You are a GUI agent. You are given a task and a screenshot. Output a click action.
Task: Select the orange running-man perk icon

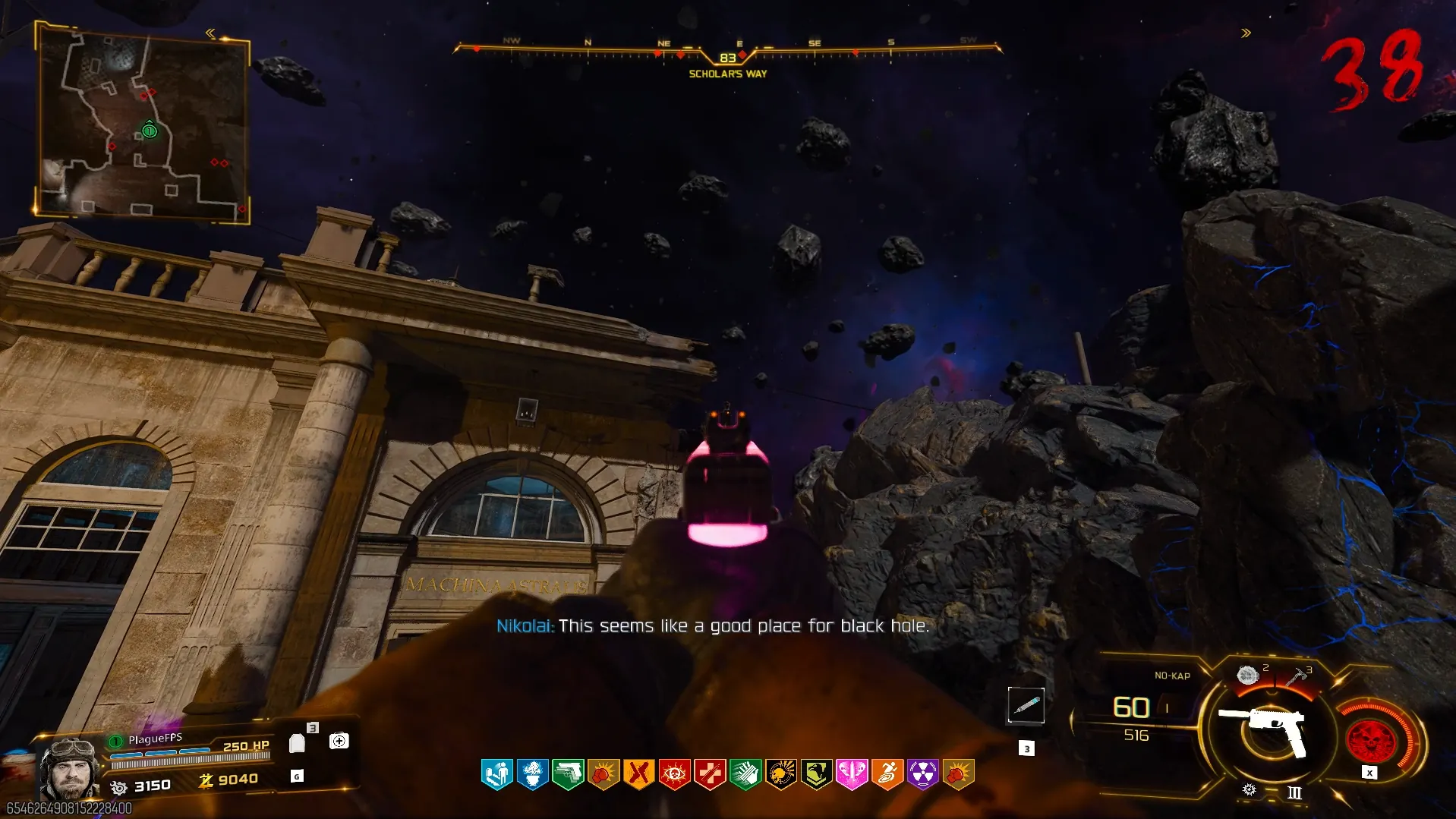point(887,774)
